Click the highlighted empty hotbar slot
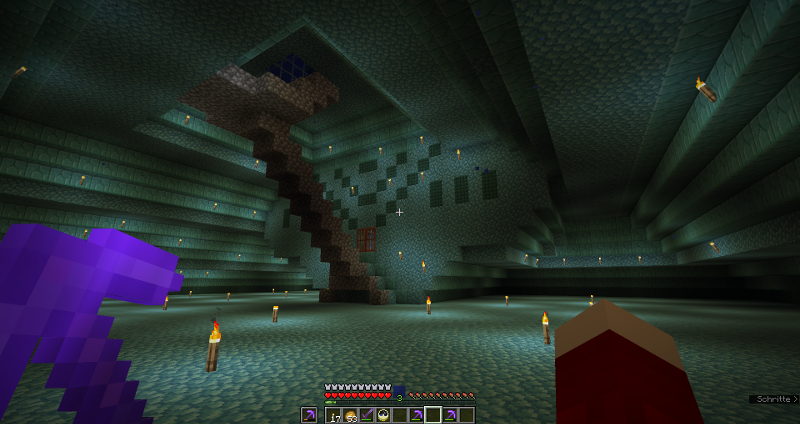Screen dimensions: 800x424 (432, 415)
